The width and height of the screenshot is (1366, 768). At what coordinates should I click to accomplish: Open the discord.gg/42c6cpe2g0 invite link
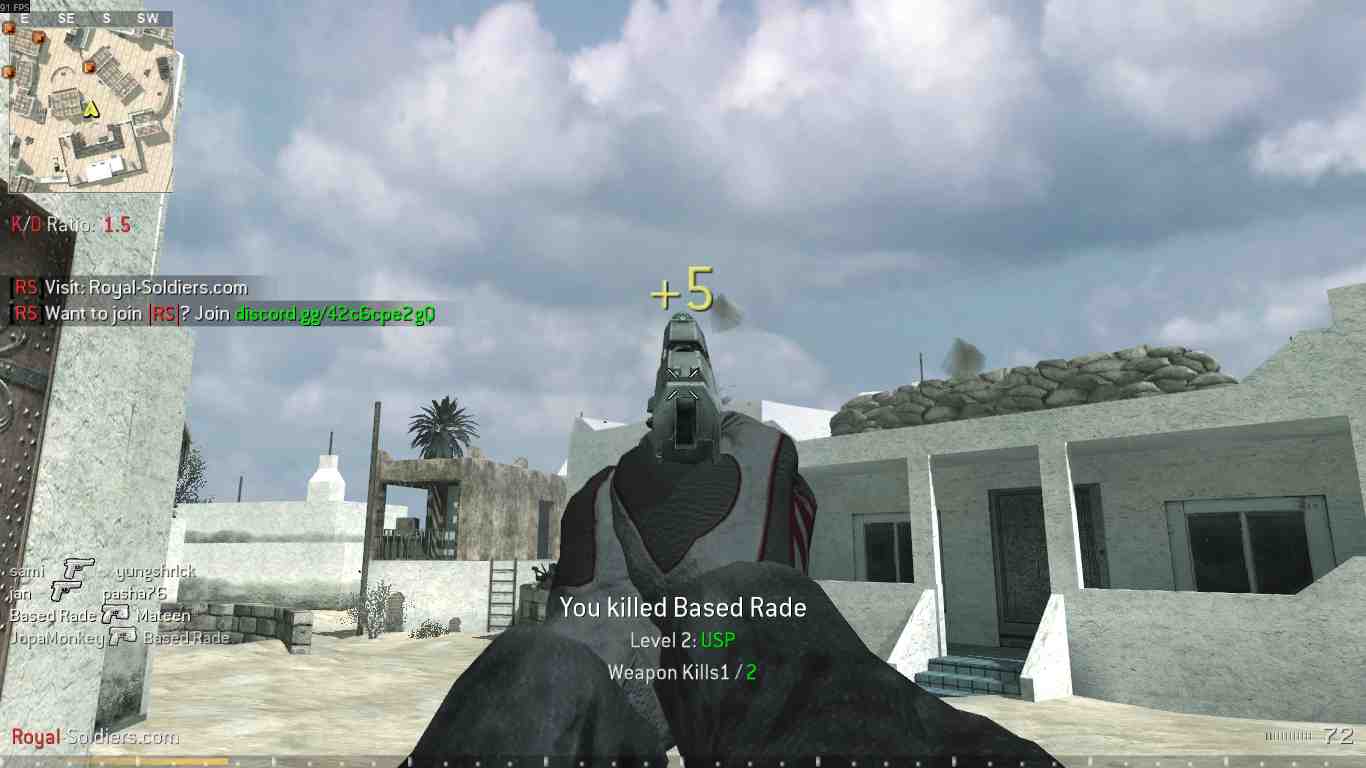click(336, 313)
